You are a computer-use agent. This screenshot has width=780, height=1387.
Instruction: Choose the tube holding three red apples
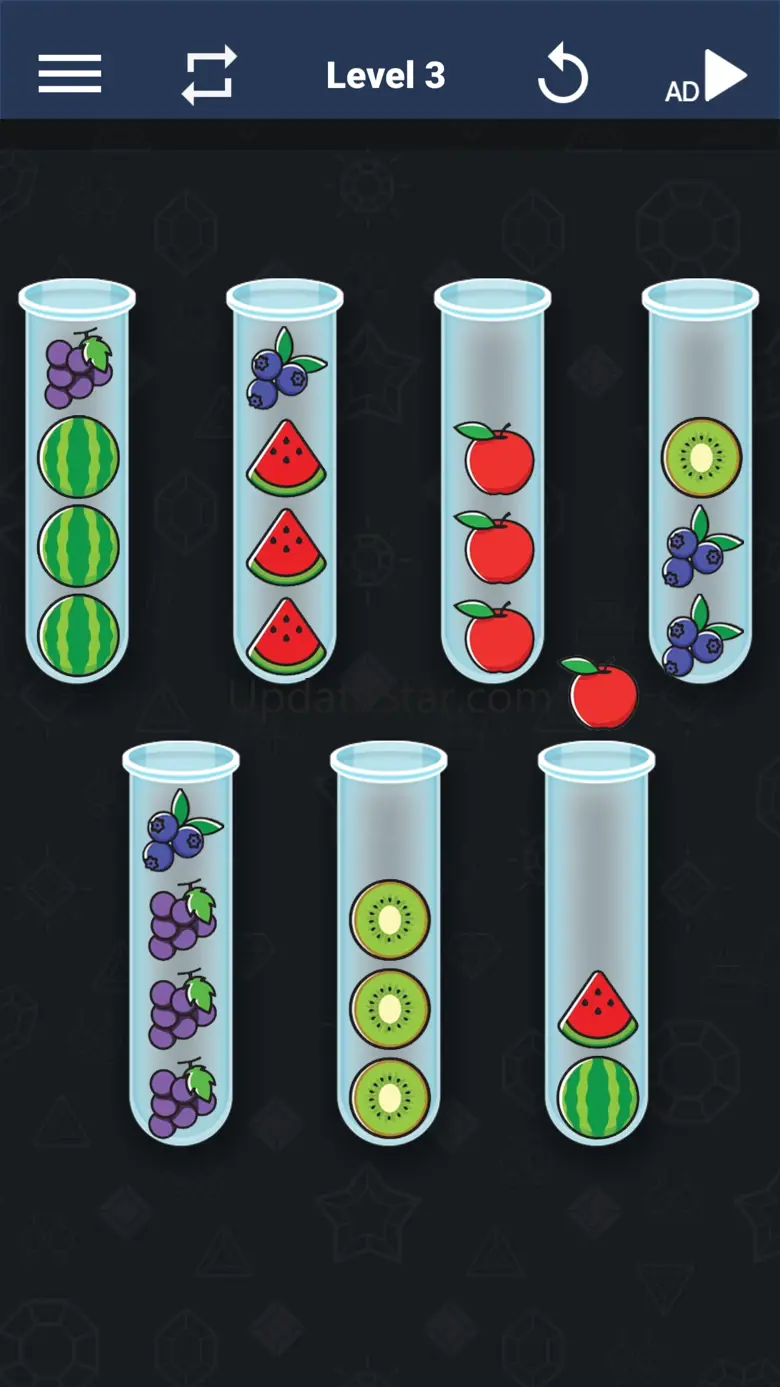point(493,482)
